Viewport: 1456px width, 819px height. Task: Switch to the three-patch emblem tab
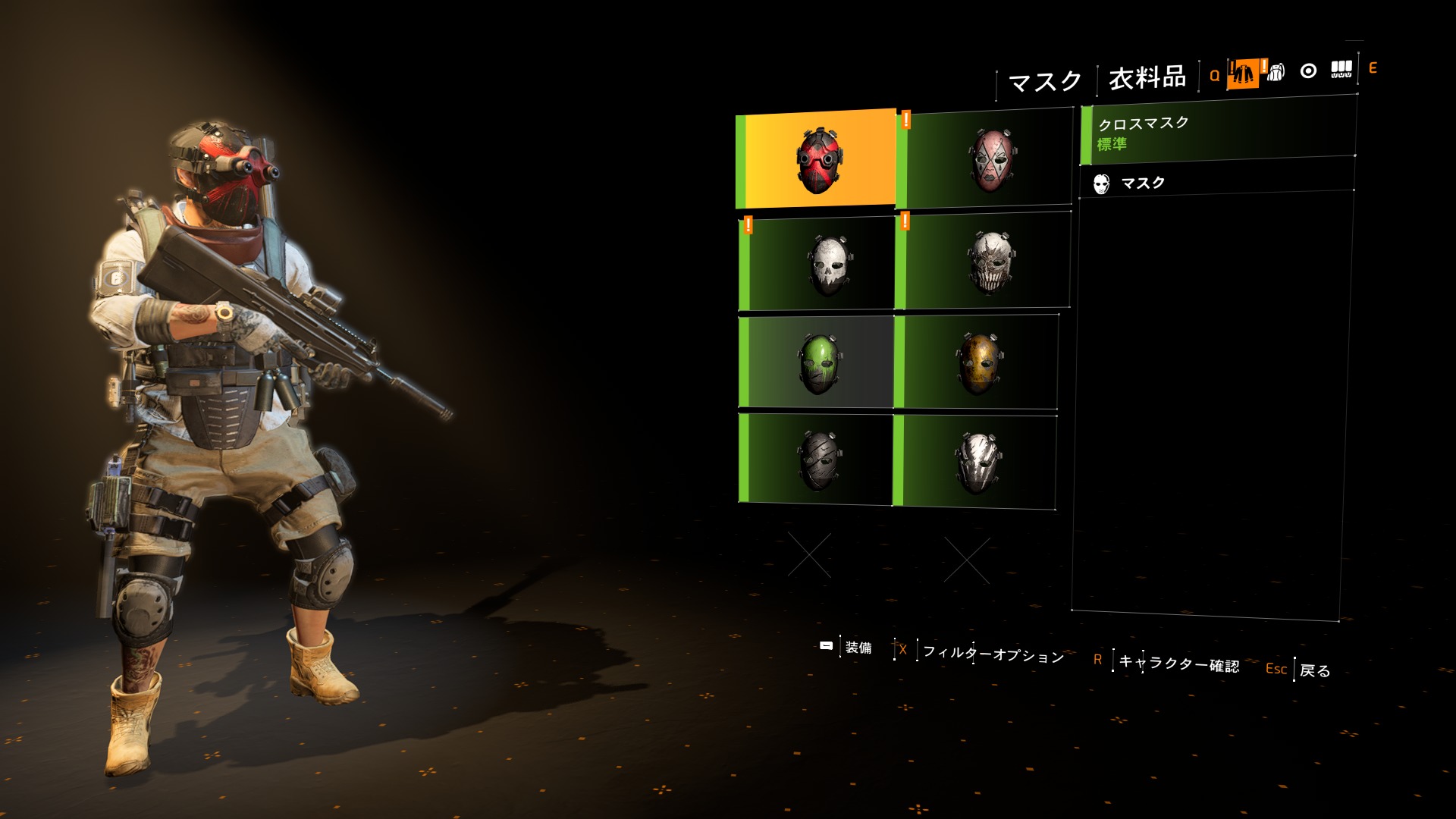[1341, 70]
